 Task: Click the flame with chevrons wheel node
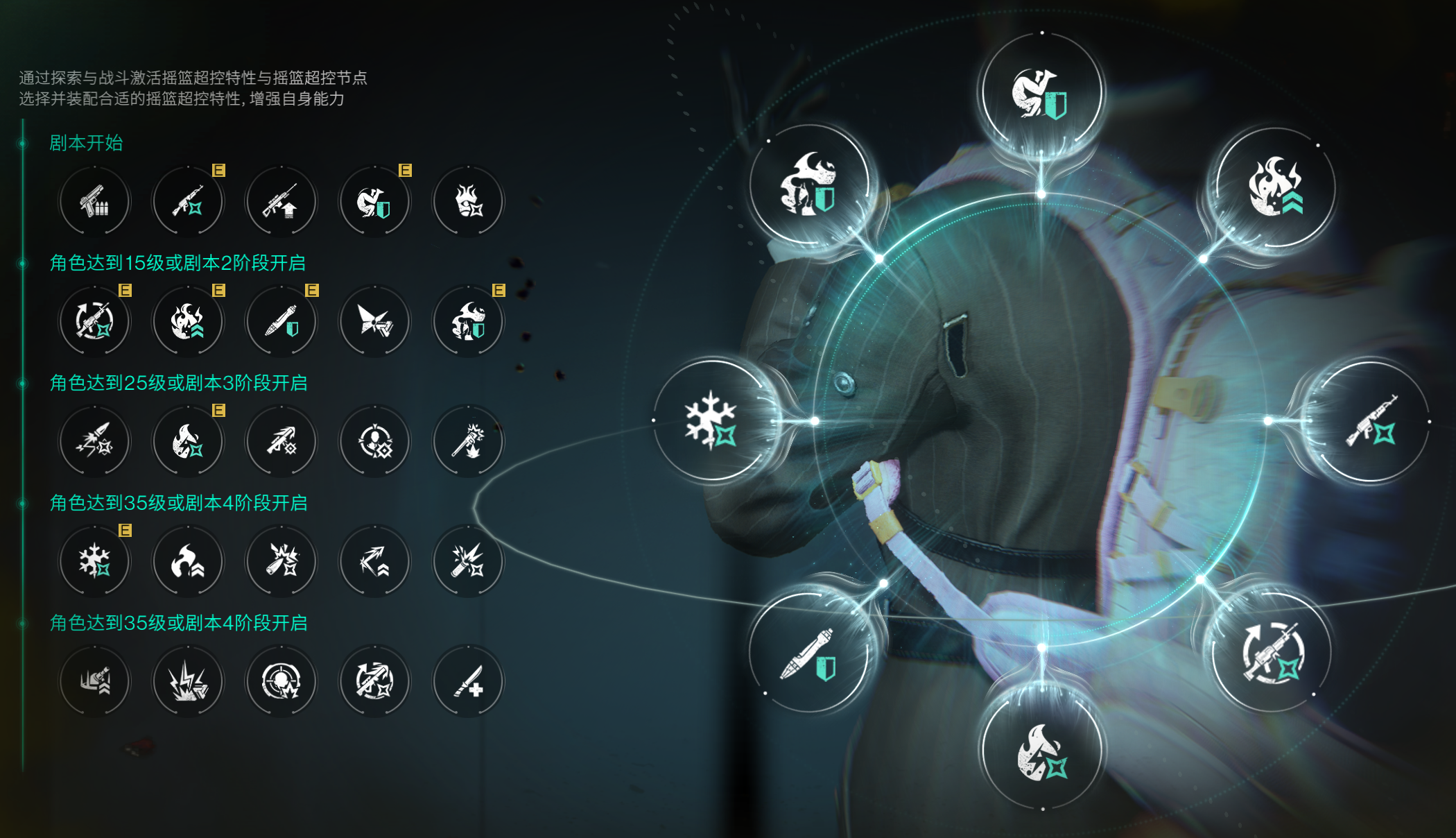[x=1275, y=187]
